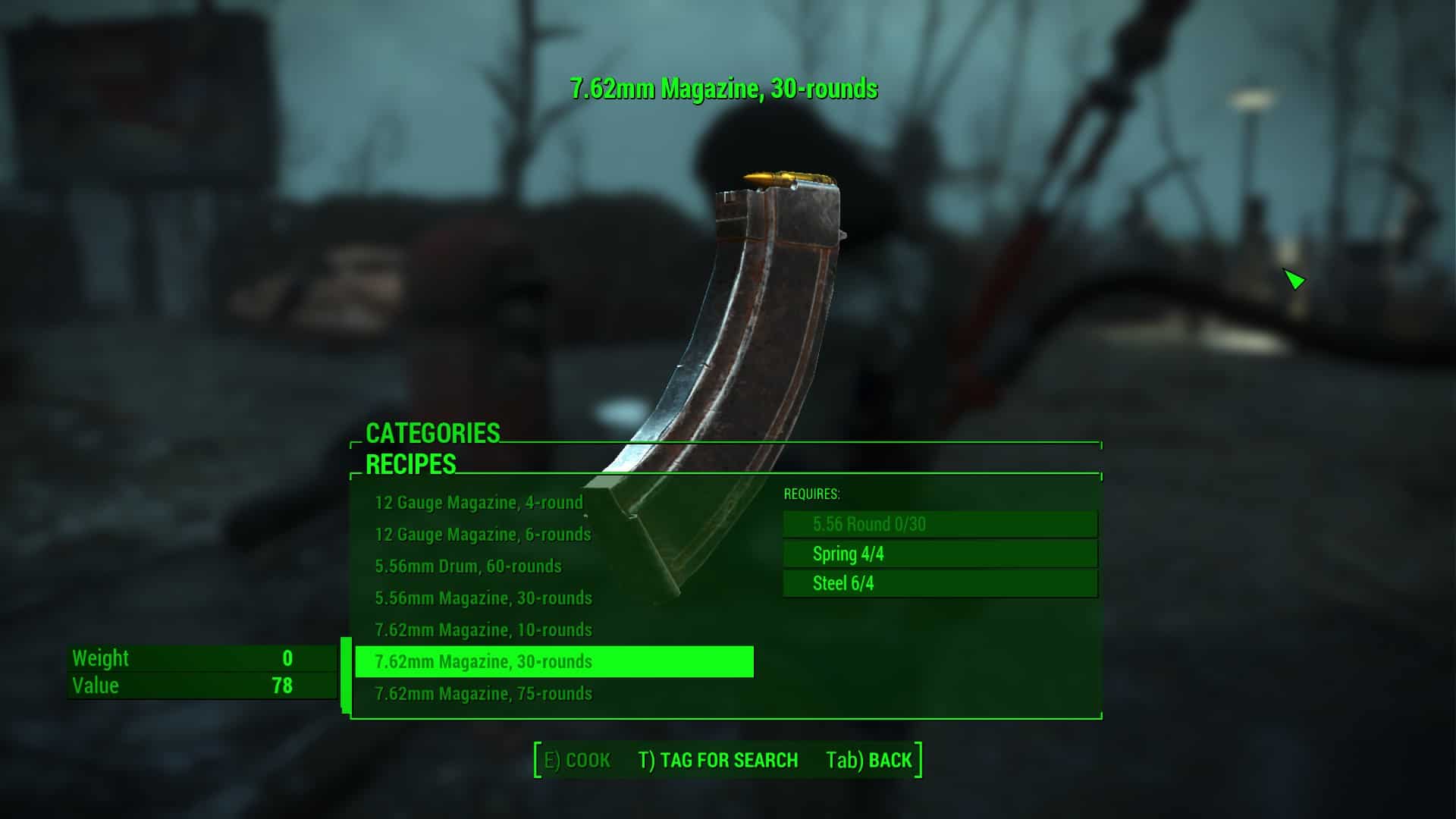Click the highlighted 7.62mm Magazine, 30-rounds recipe
This screenshot has height=819, width=1456.
(554, 662)
